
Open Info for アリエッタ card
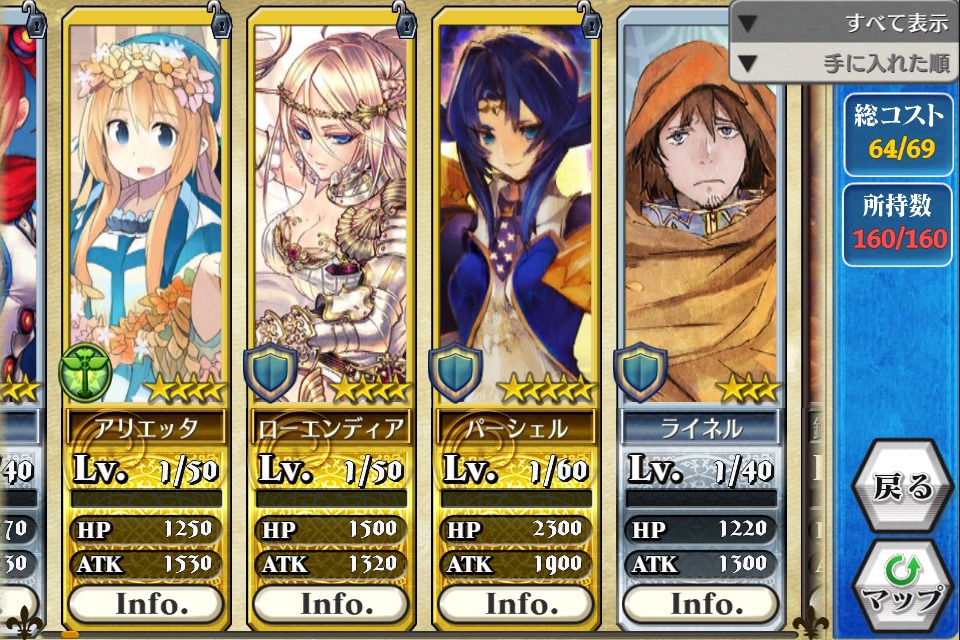point(146,604)
